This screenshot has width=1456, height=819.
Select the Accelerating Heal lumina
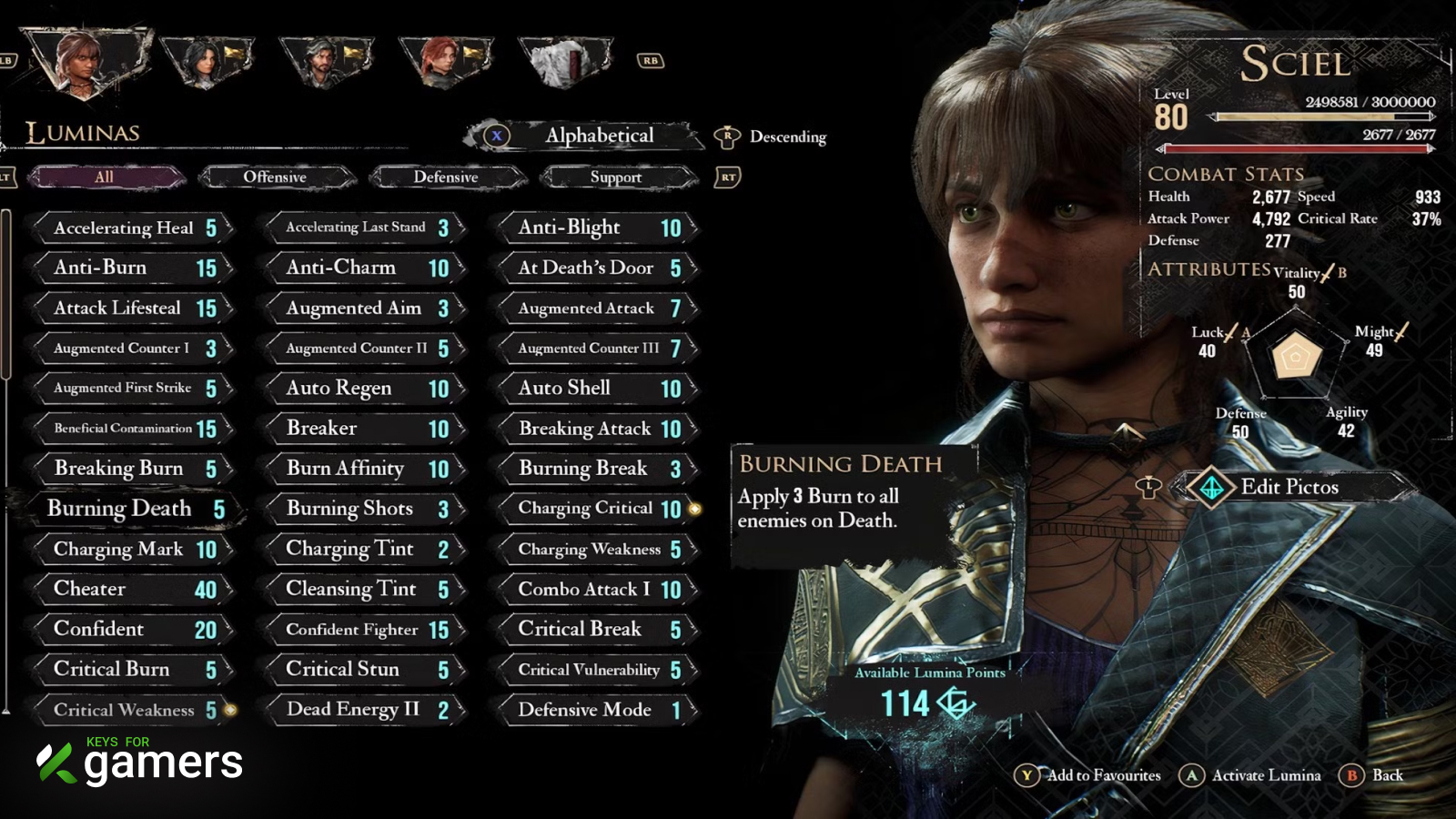click(x=132, y=227)
